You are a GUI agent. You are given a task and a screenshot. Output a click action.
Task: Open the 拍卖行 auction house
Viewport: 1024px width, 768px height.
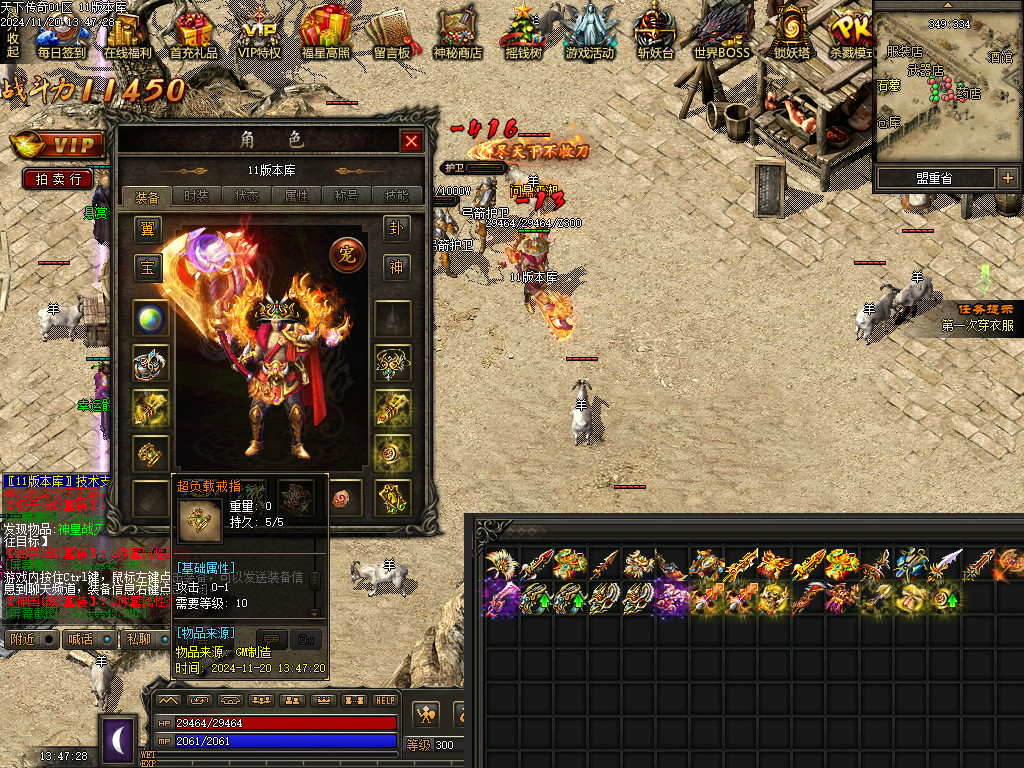(x=58, y=179)
